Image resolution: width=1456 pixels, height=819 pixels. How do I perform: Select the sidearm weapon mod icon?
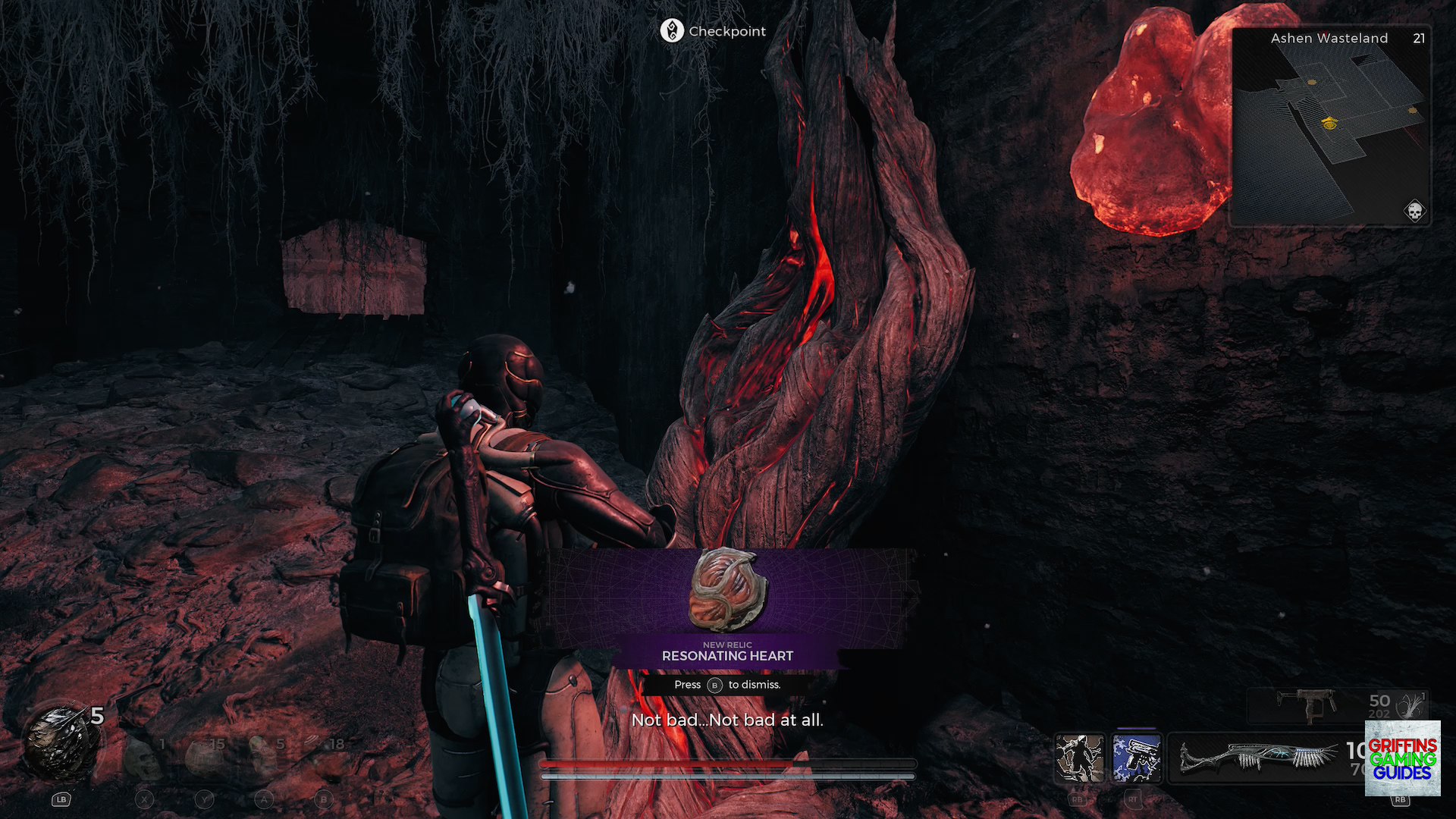[1412, 705]
